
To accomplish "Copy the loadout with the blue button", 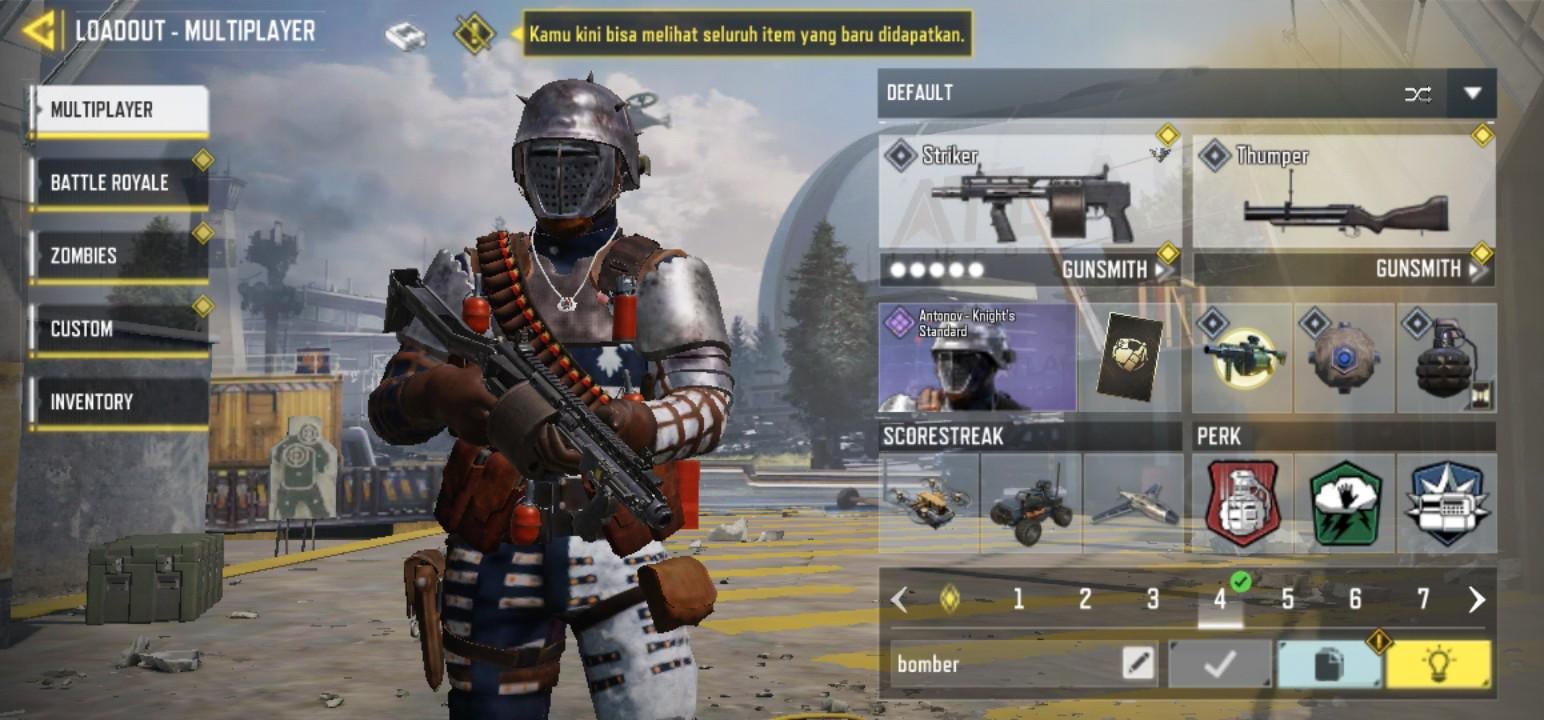I will 1328,664.
